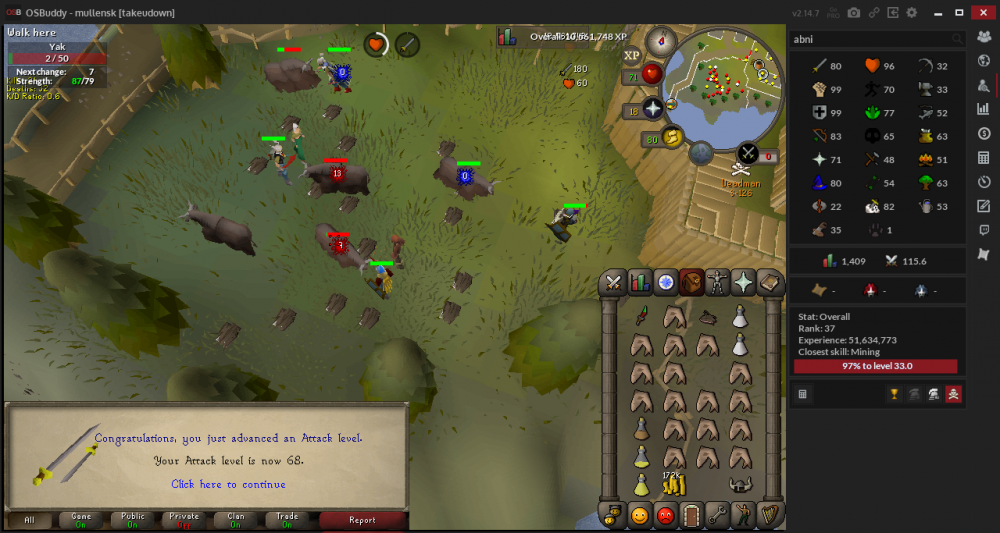1000x533 pixels.
Task: Show the Trade chat tab
Action: [287, 520]
